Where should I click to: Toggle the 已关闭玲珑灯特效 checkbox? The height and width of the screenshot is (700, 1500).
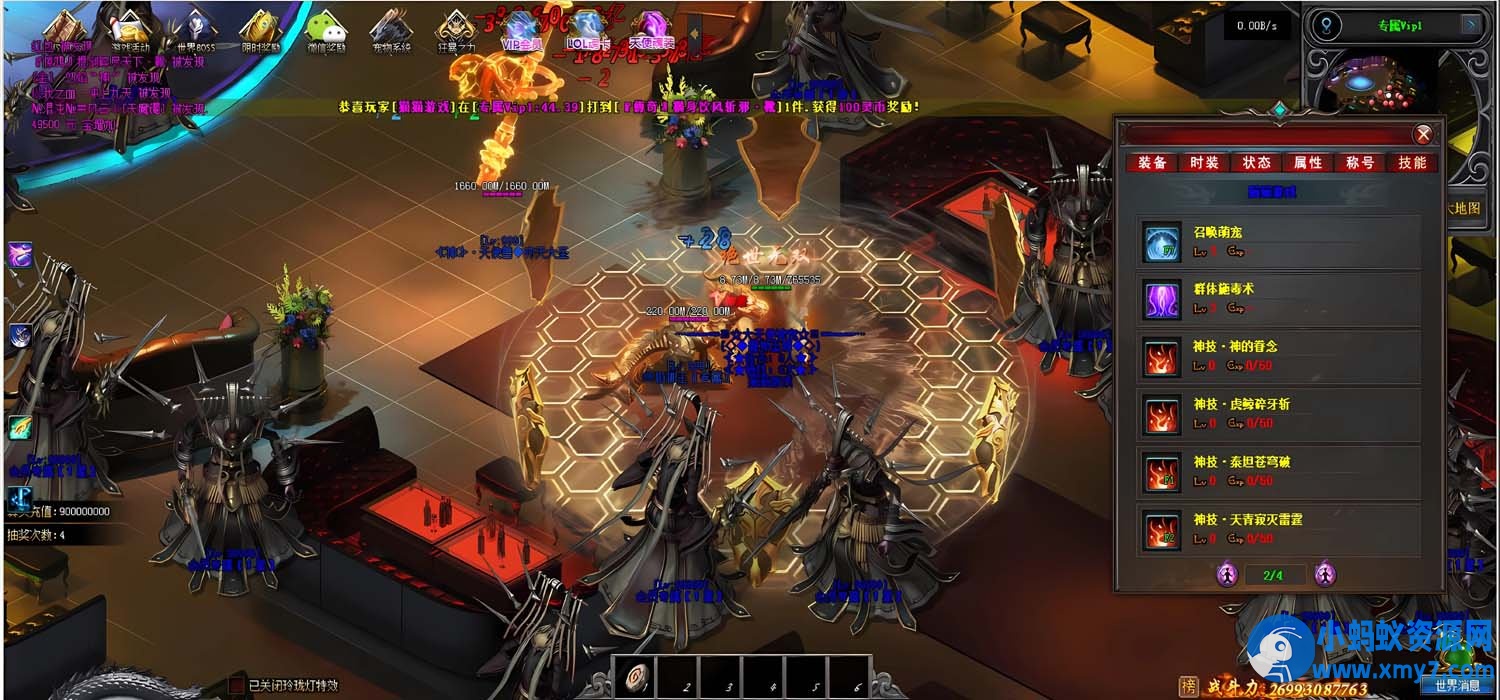point(236,685)
